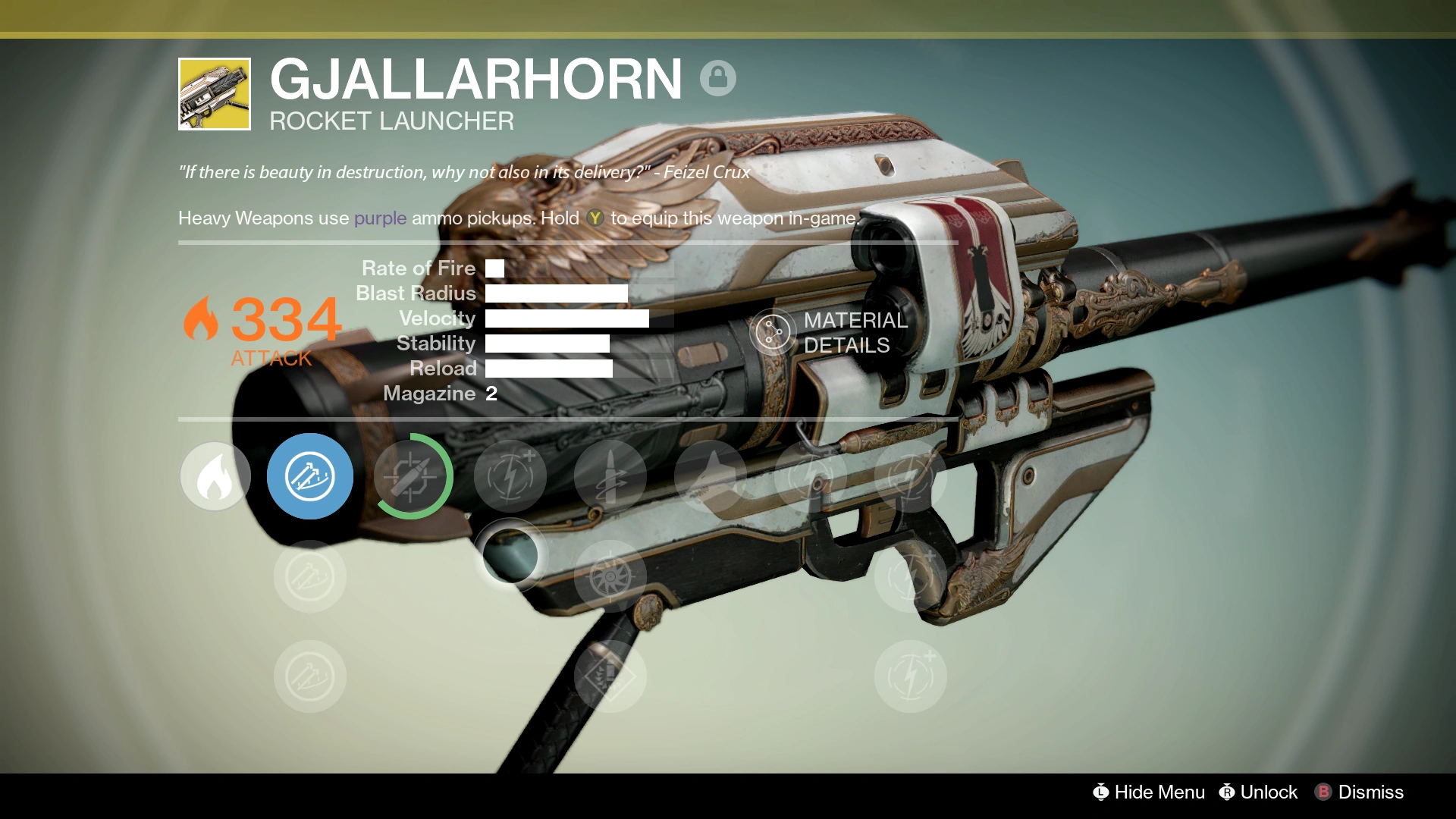Screen dimensions: 1456x819
Task: Select the lightning crosshair perk in top row
Action: 510,476
